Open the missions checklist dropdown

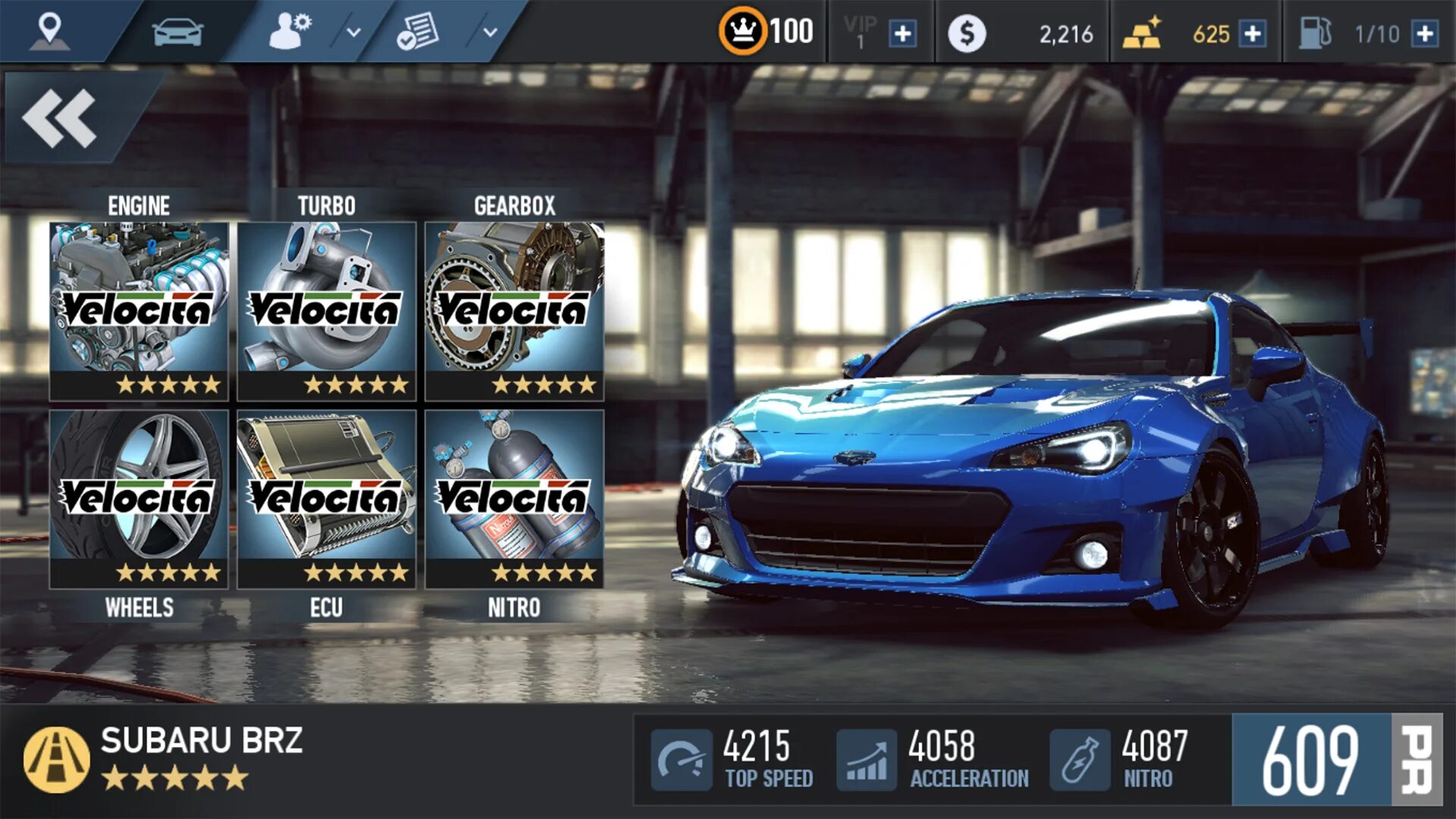pos(490,33)
